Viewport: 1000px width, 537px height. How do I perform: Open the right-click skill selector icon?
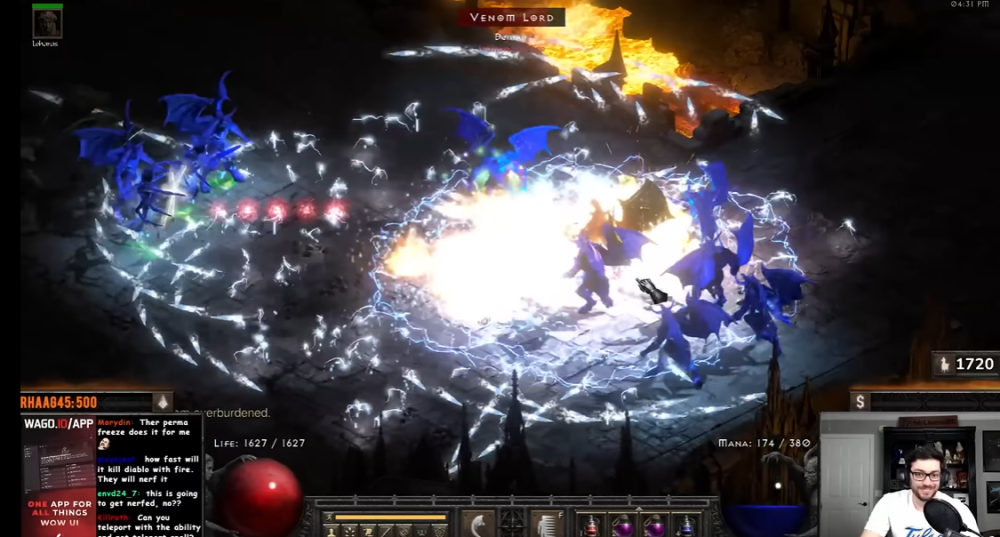[x=546, y=523]
